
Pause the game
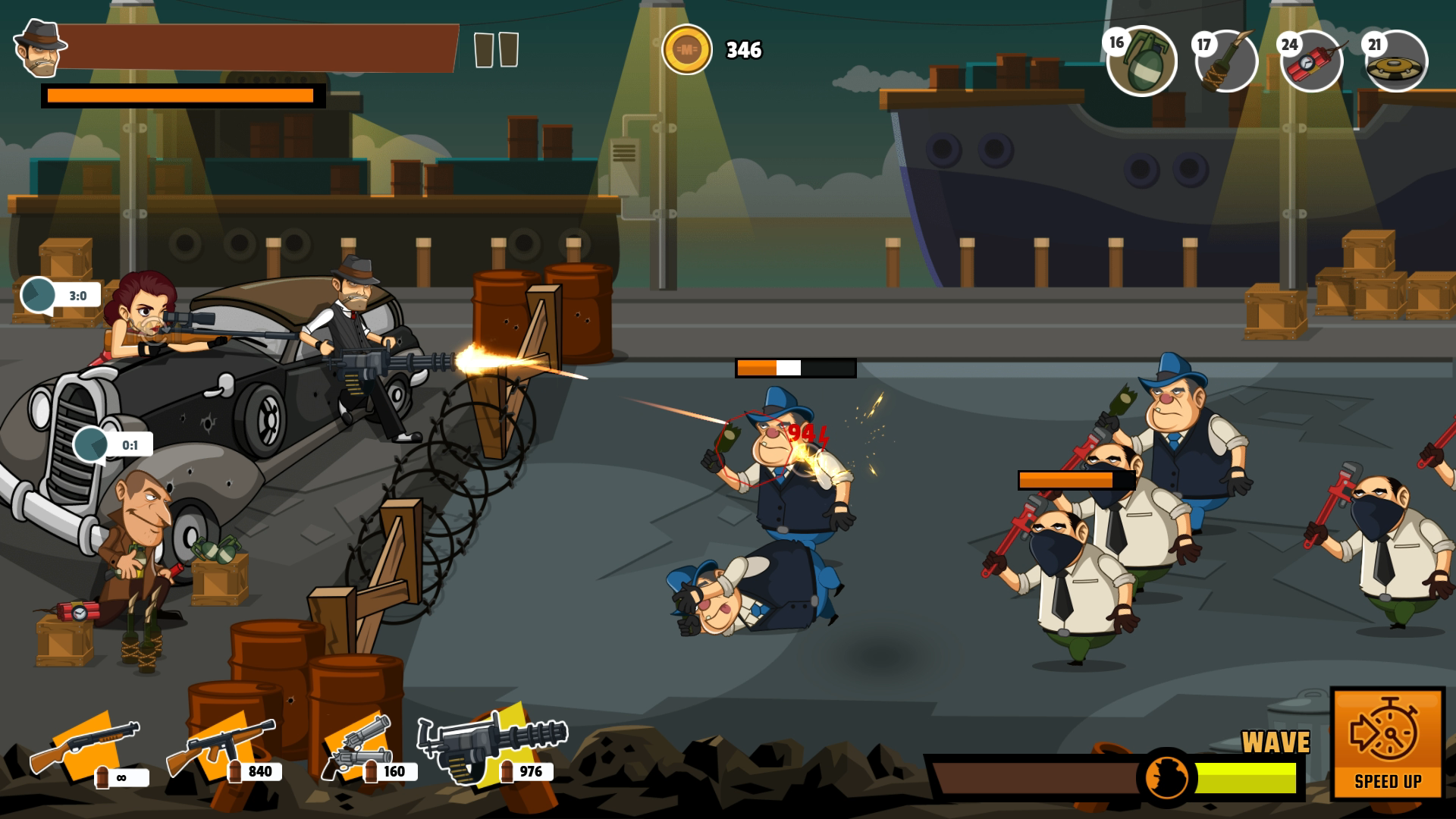tap(496, 50)
